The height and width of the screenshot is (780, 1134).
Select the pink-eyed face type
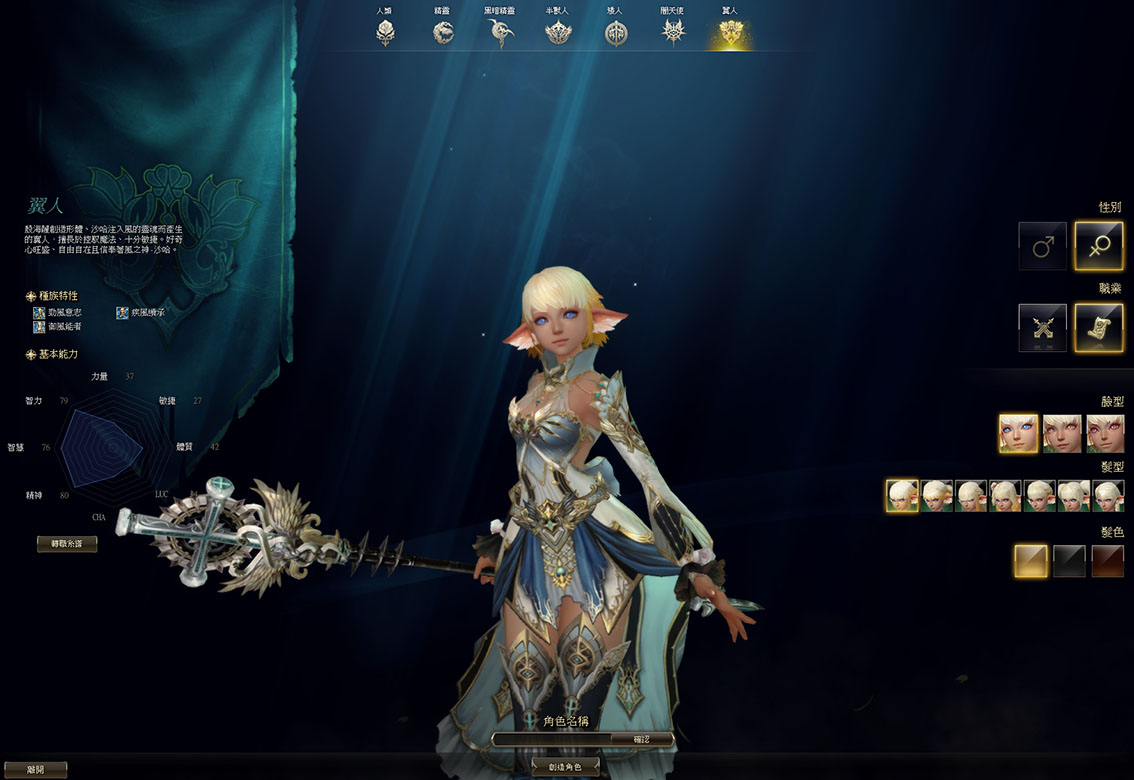click(1105, 434)
